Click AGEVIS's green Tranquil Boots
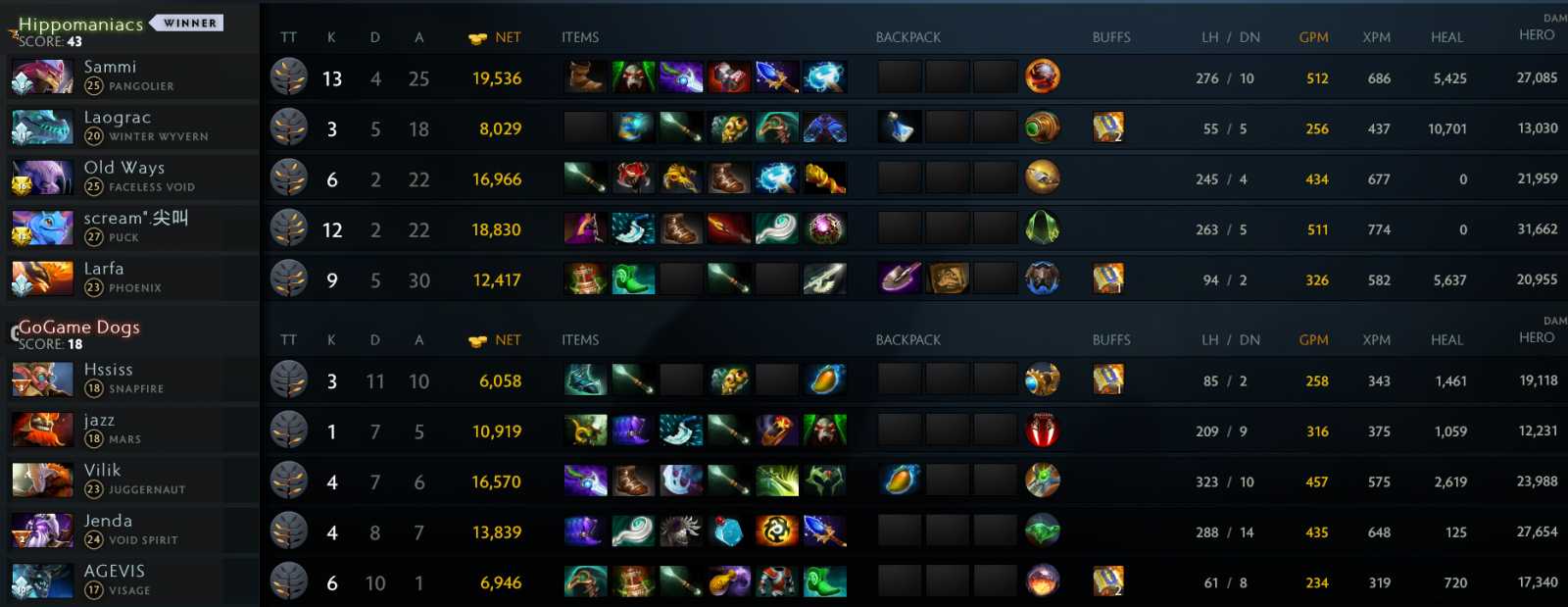The height and width of the screenshot is (607, 1568). click(824, 582)
